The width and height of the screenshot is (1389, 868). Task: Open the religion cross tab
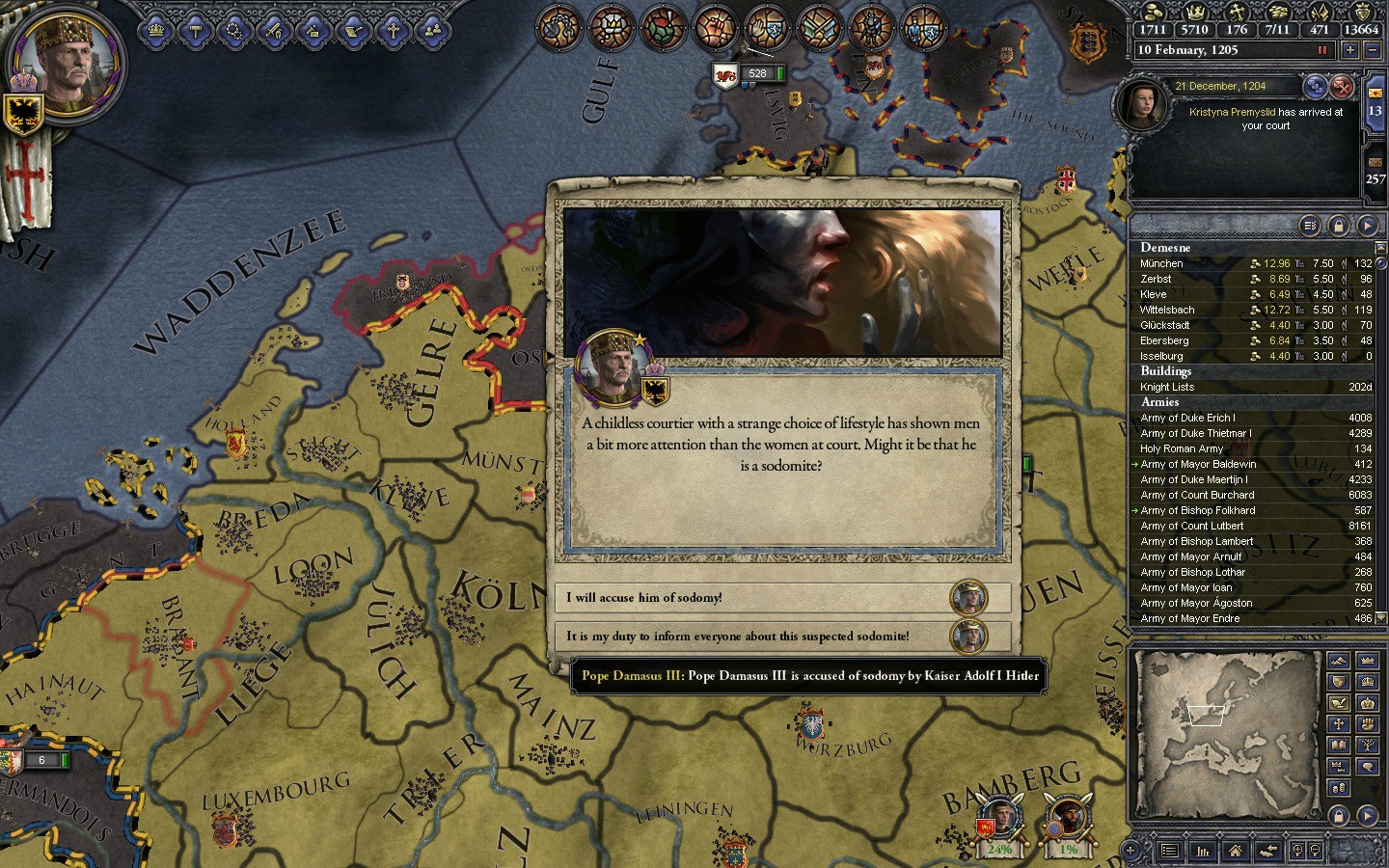[394, 32]
